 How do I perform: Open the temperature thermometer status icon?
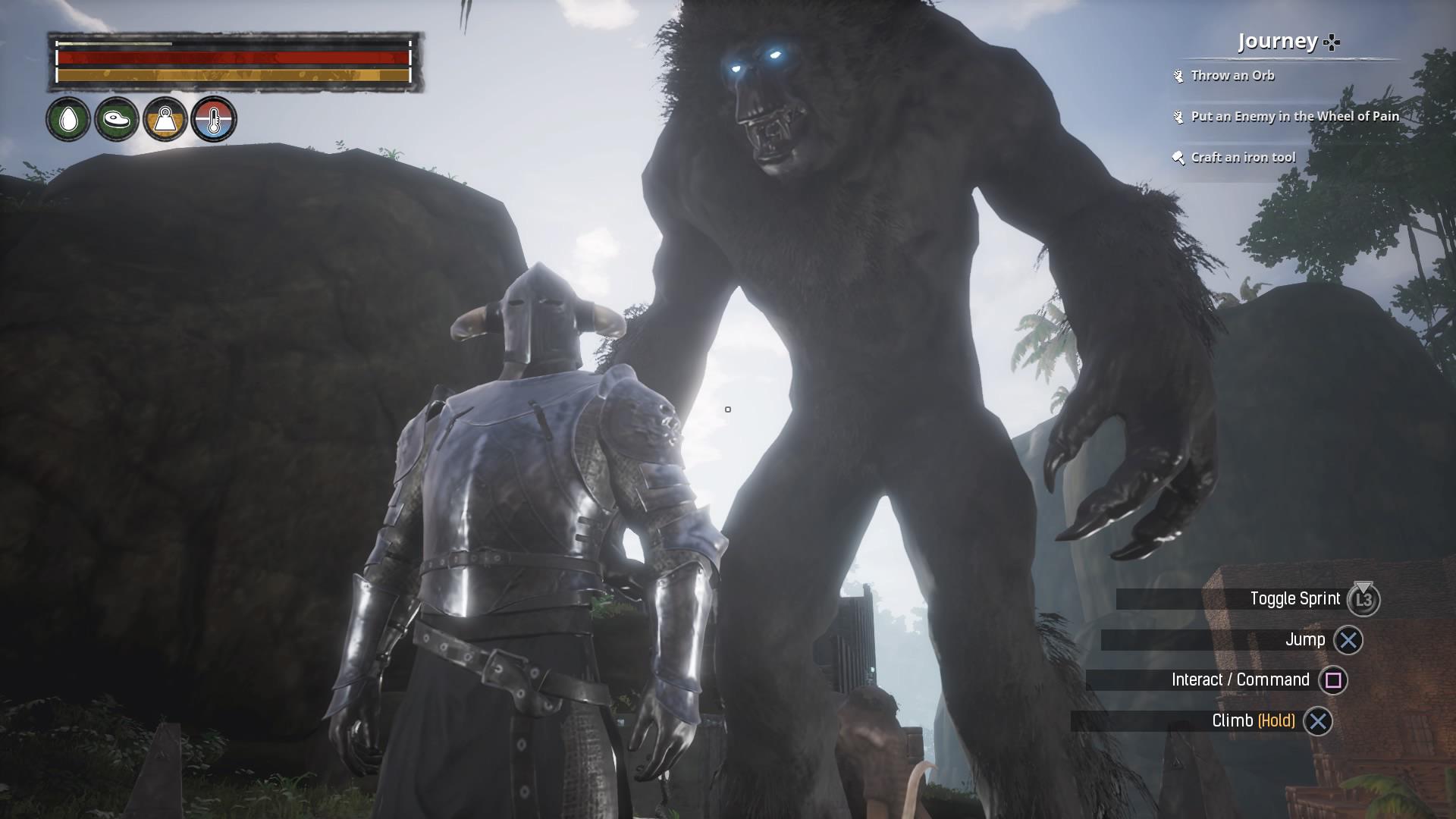tap(214, 119)
